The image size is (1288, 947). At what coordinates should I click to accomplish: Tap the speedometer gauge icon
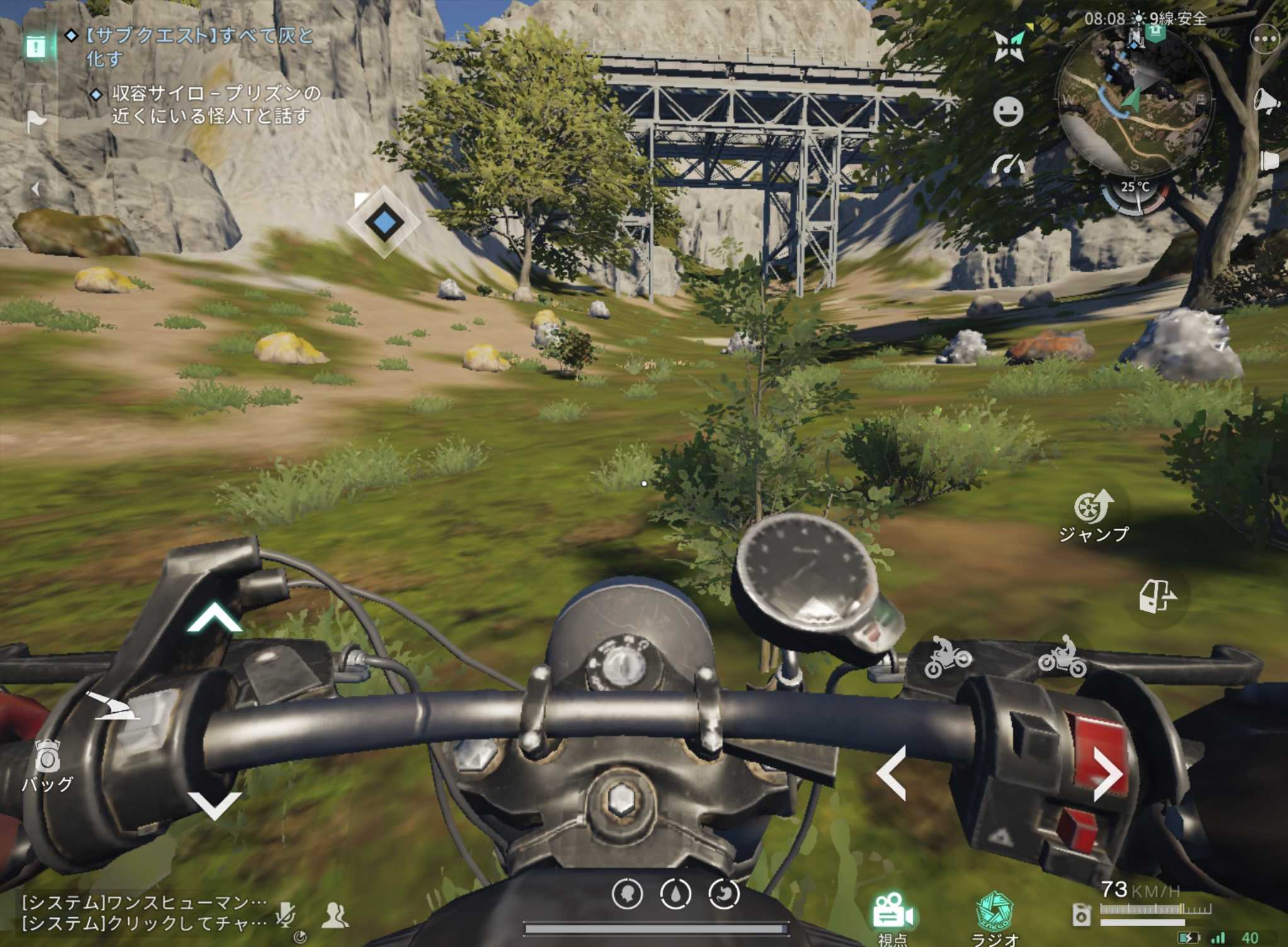(1008, 166)
